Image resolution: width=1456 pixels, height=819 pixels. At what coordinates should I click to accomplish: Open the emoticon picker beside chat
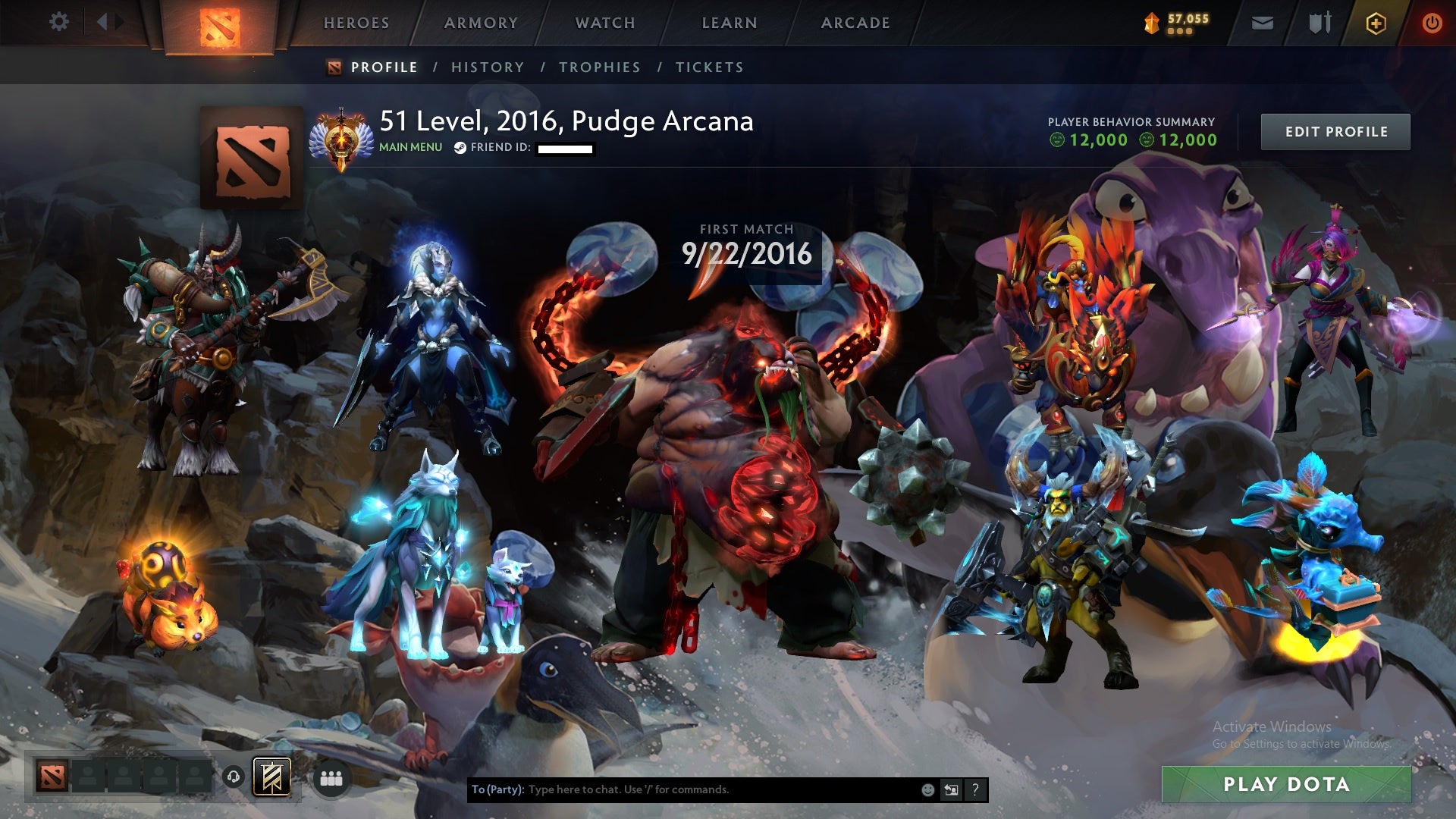coord(927,789)
